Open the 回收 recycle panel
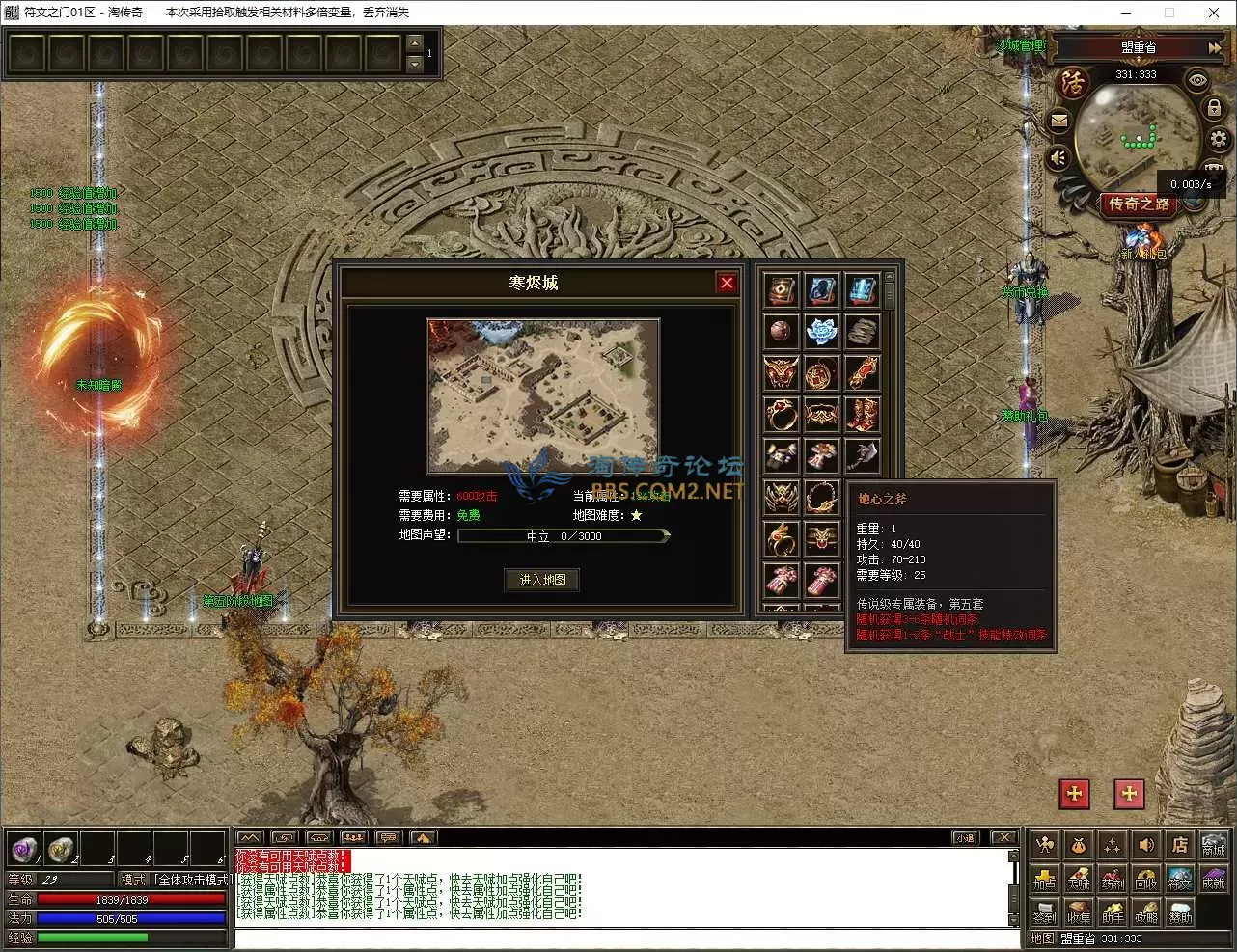This screenshot has height=952, width=1237. (x=1145, y=879)
